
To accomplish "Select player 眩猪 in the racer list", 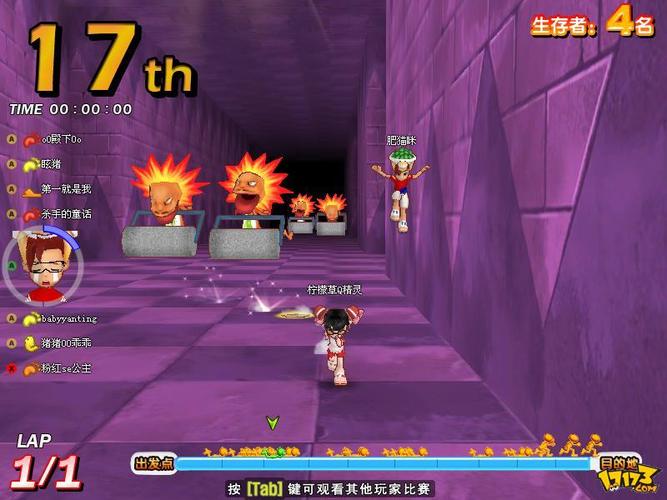I will click(50, 164).
